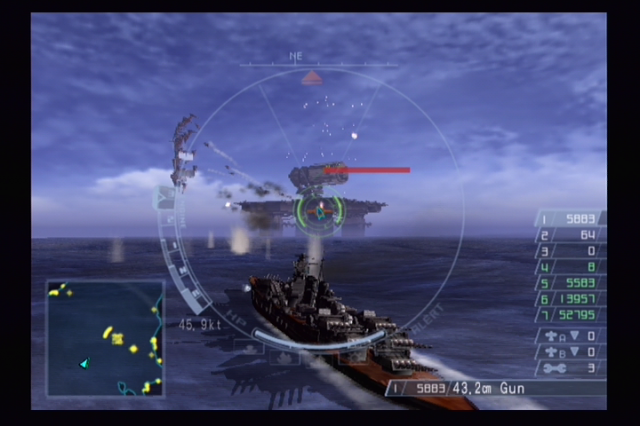Launch aircraft squadron B

(x=569, y=352)
